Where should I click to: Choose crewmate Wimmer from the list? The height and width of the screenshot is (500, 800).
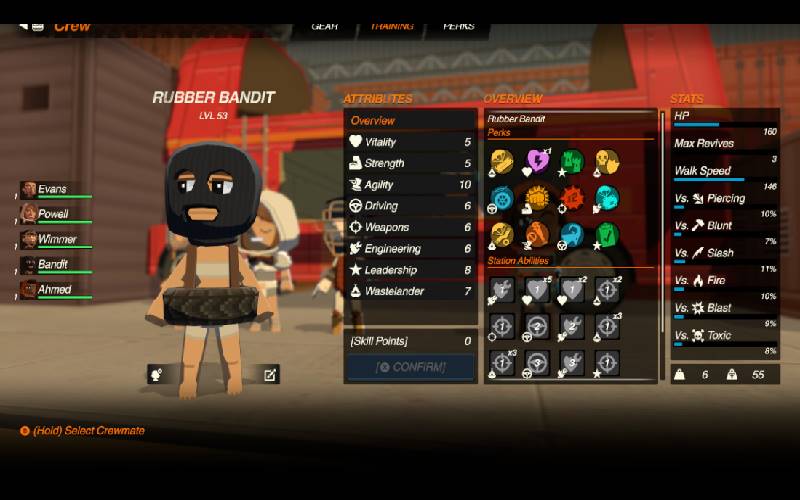point(56,240)
